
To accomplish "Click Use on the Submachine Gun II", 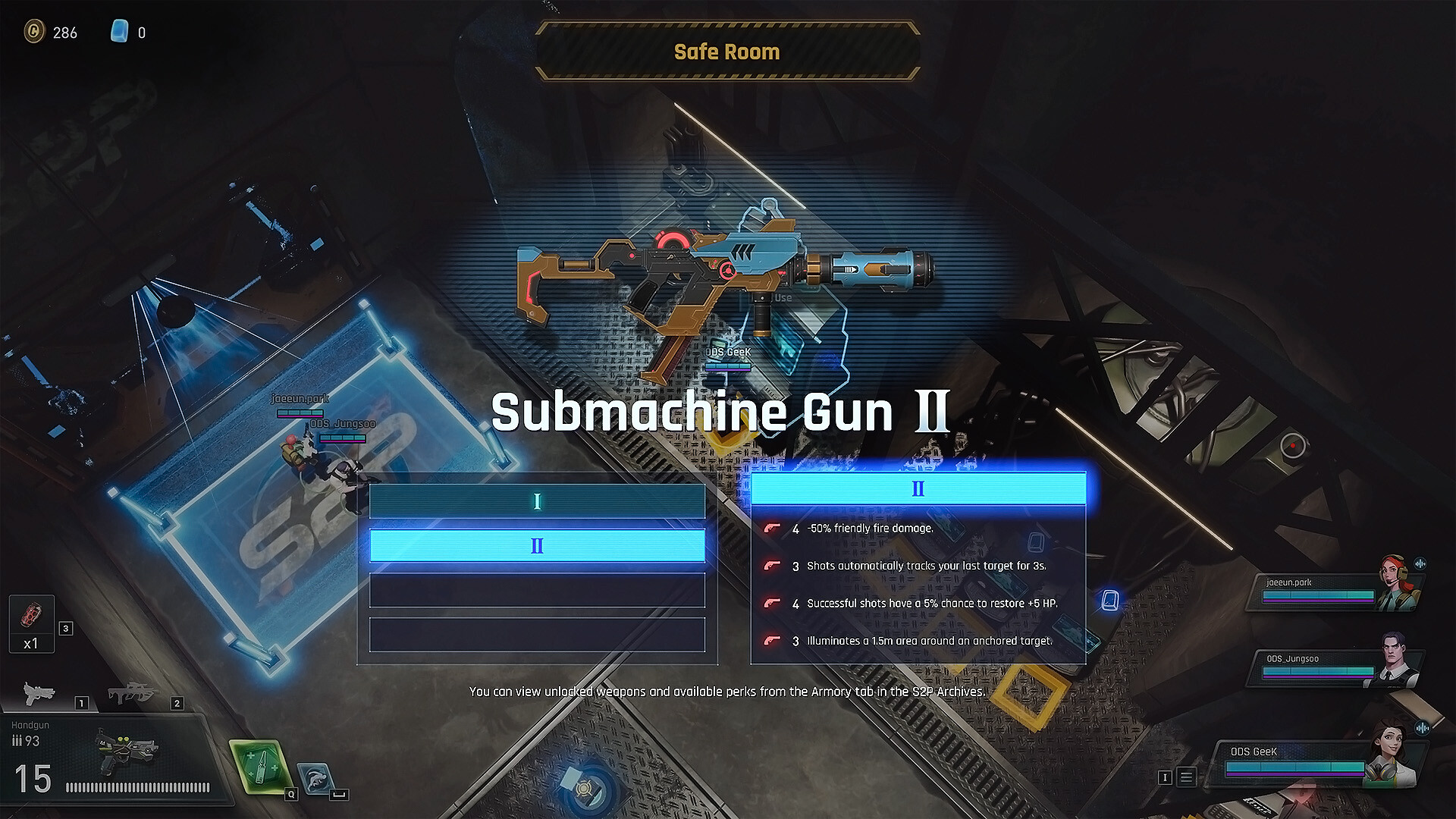I will 783,297.
